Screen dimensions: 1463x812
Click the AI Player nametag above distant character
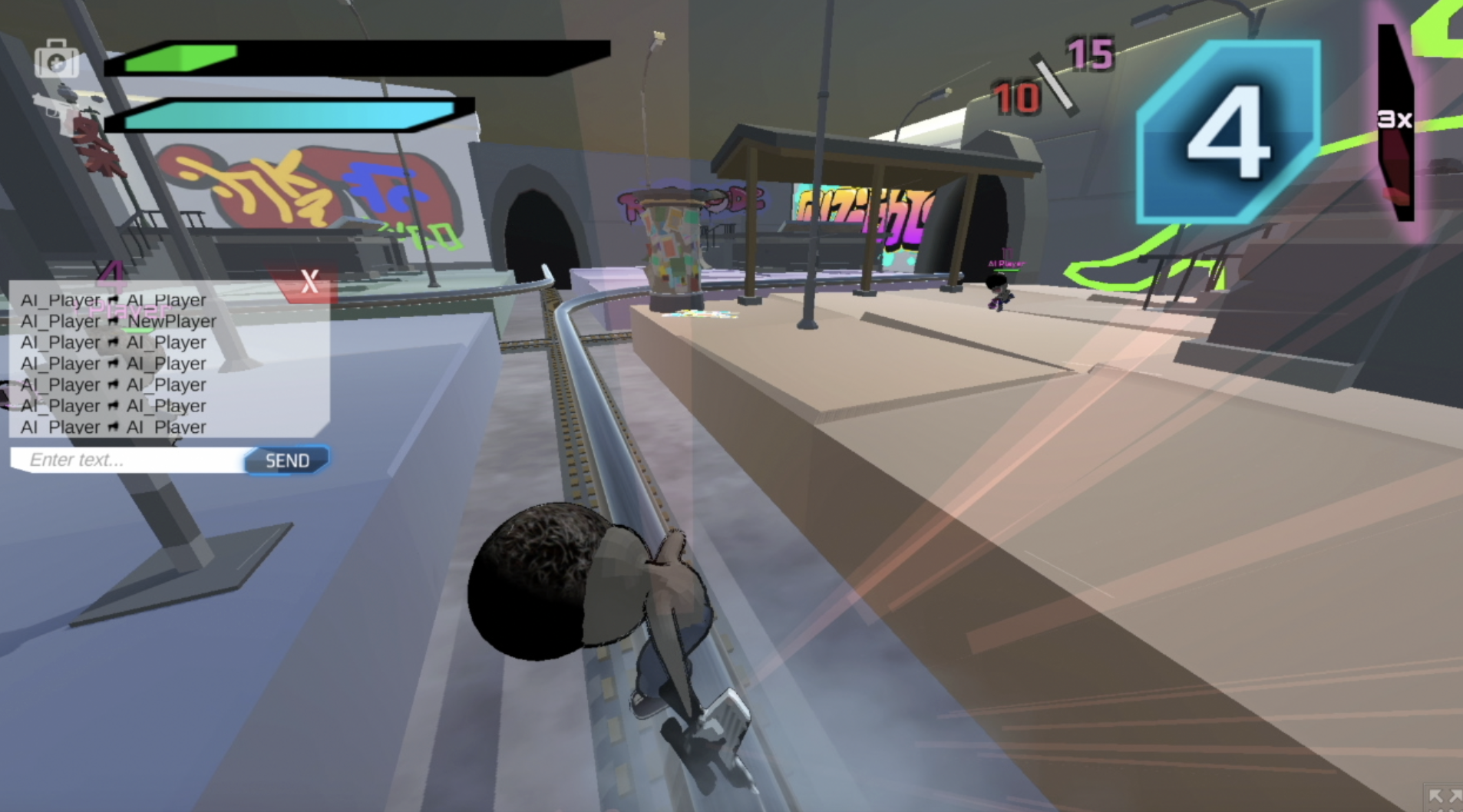1006,262
